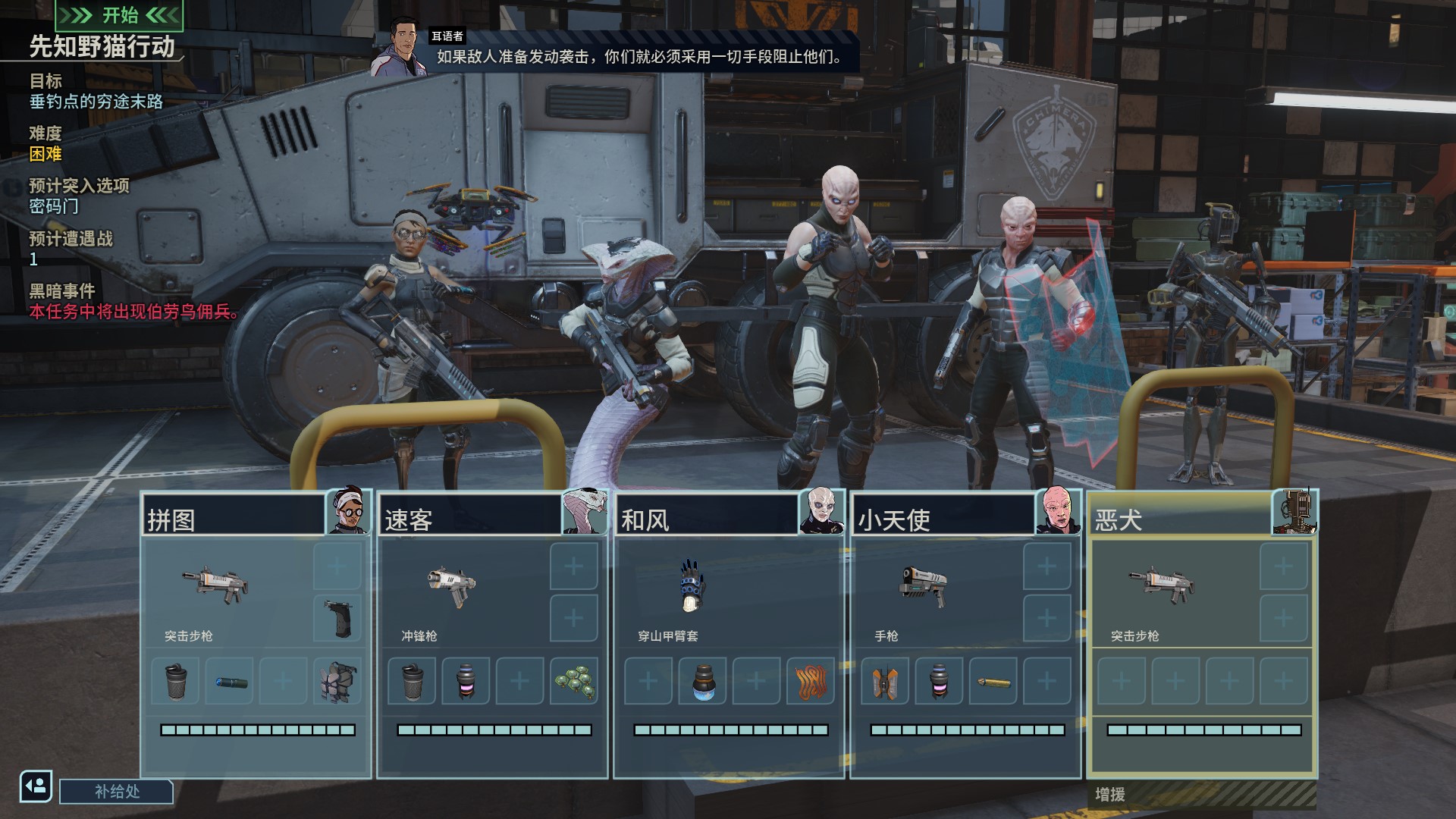1456x819 pixels.
Task: Choose 小天使's orange winged device slot
Action: (884, 681)
